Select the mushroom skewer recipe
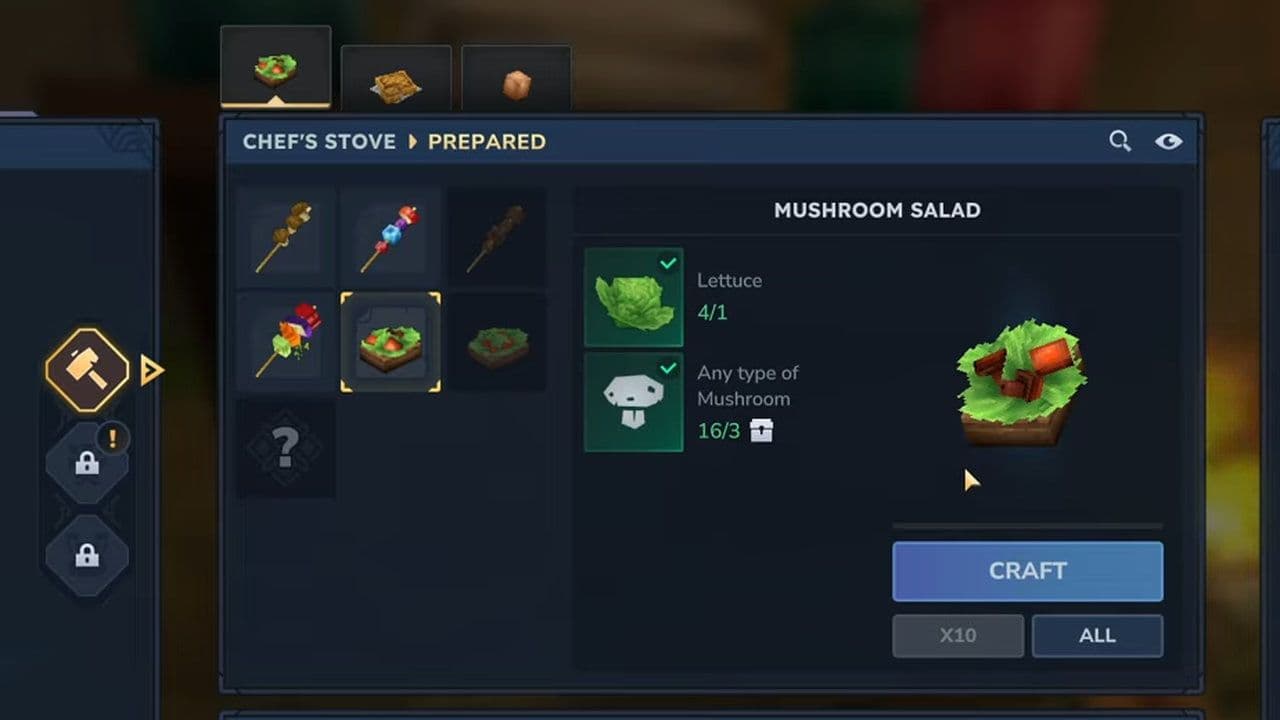 [x=286, y=237]
